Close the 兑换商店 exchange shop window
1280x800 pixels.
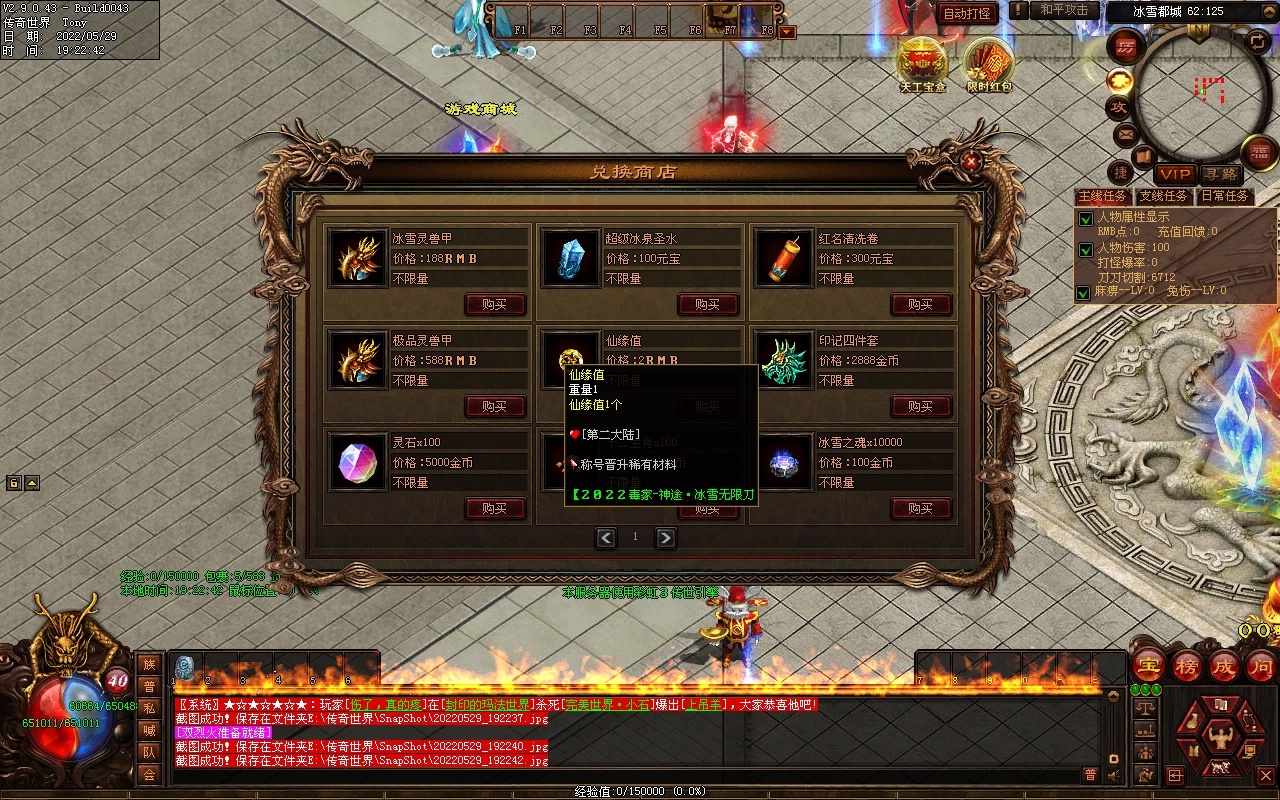point(971,160)
